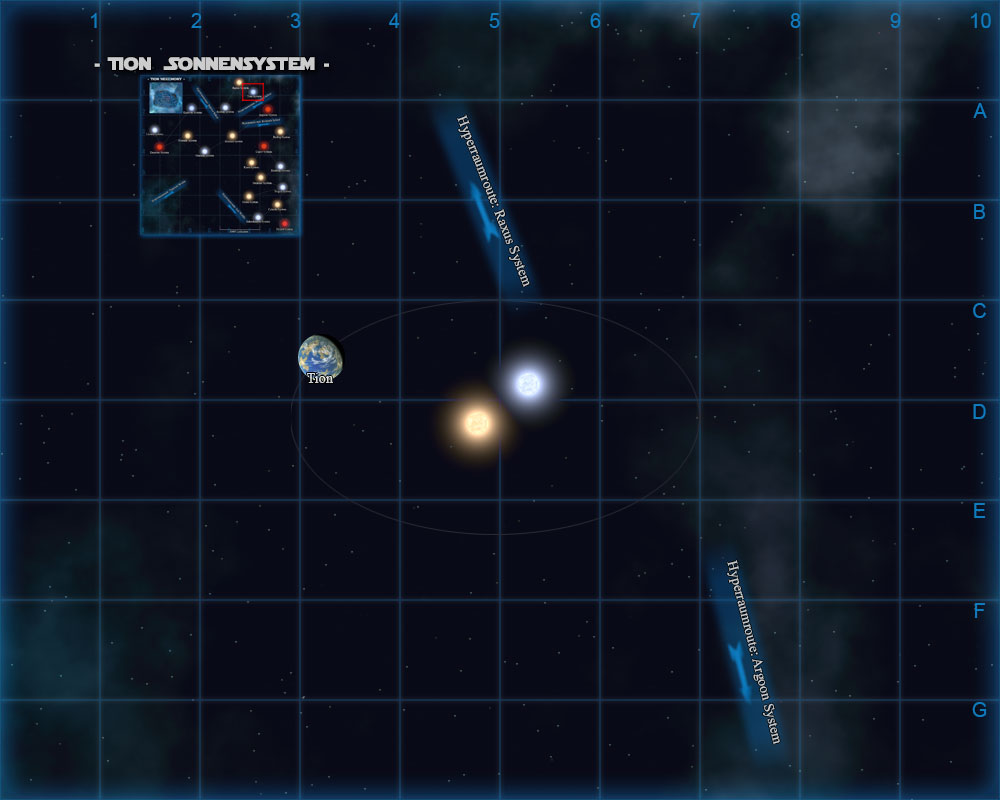Open the Tion Hegemony sector minimap
This screenshot has width=1000, height=800.
coord(220,155)
